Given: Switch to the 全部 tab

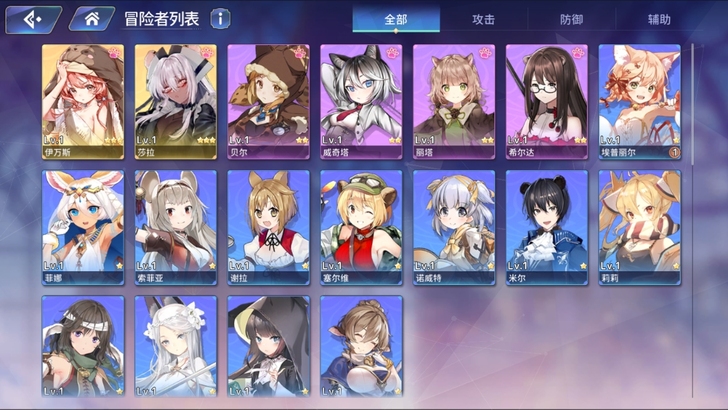Looking at the screenshot, I should point(396,19).
